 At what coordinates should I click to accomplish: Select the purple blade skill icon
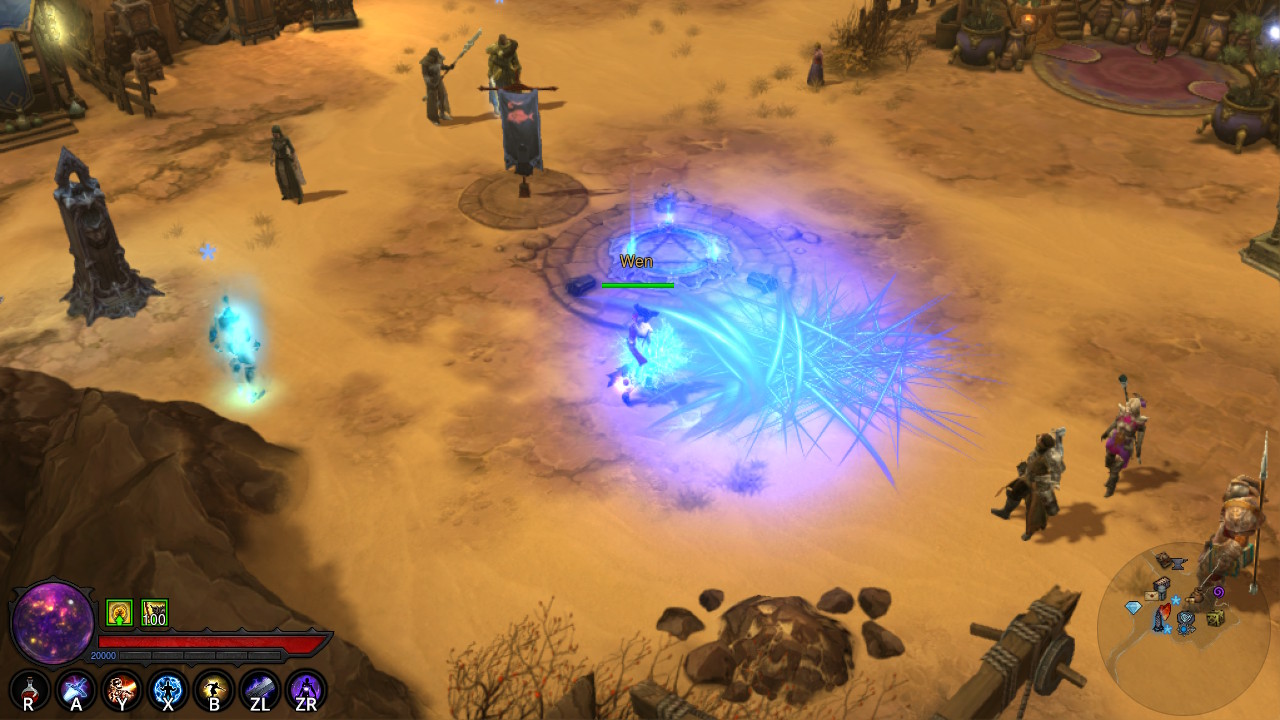pos(260,690)
